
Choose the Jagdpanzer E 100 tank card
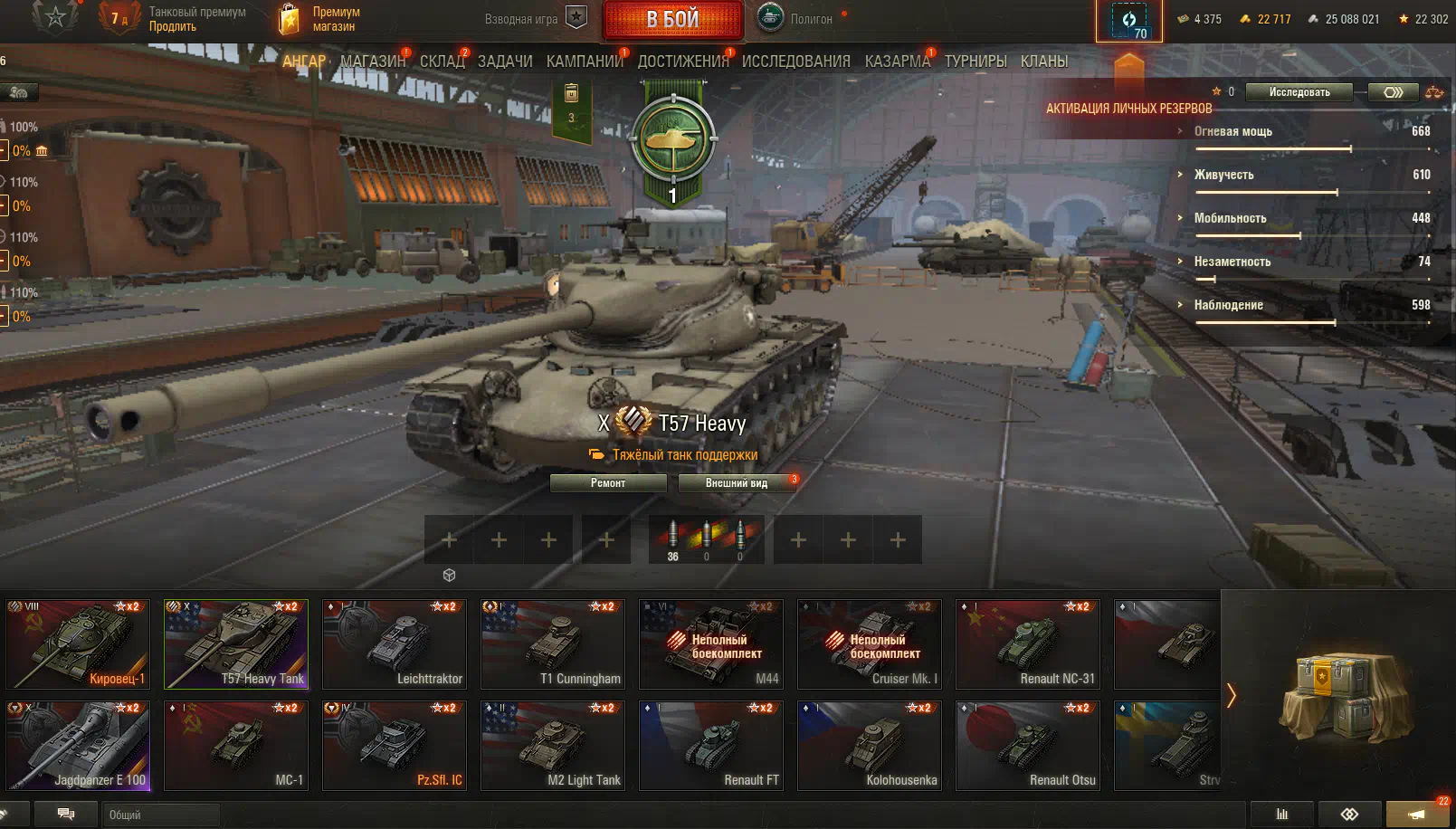tap(78, 746)
